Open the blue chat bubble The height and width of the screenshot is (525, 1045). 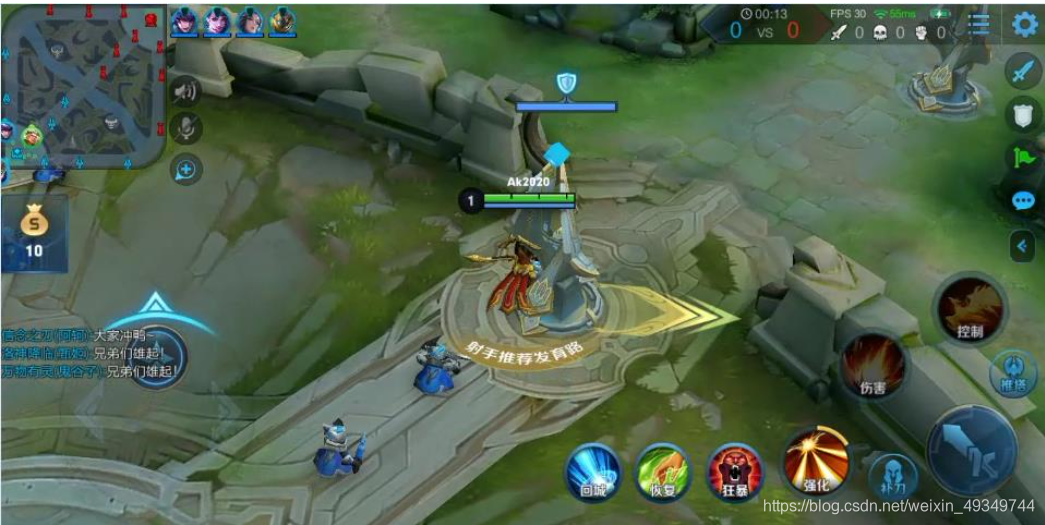pyautogui.click(x=1022, y=201)
